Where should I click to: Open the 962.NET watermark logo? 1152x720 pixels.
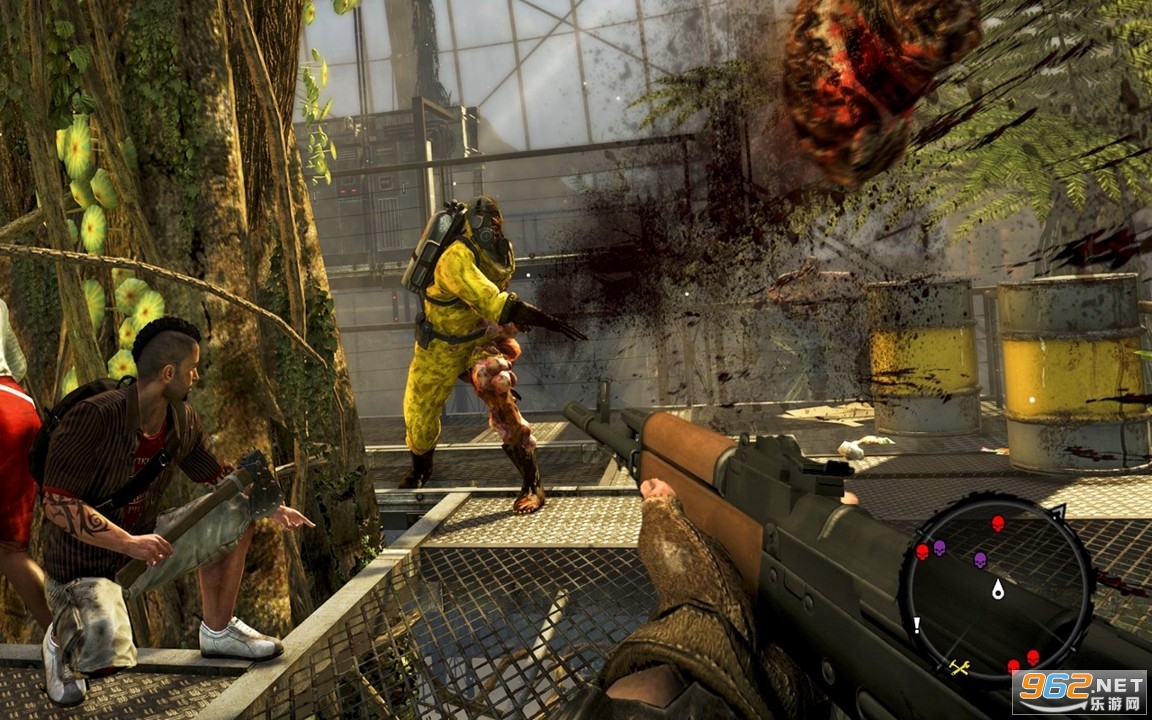pyautogui.click(x=1078, y=691)
